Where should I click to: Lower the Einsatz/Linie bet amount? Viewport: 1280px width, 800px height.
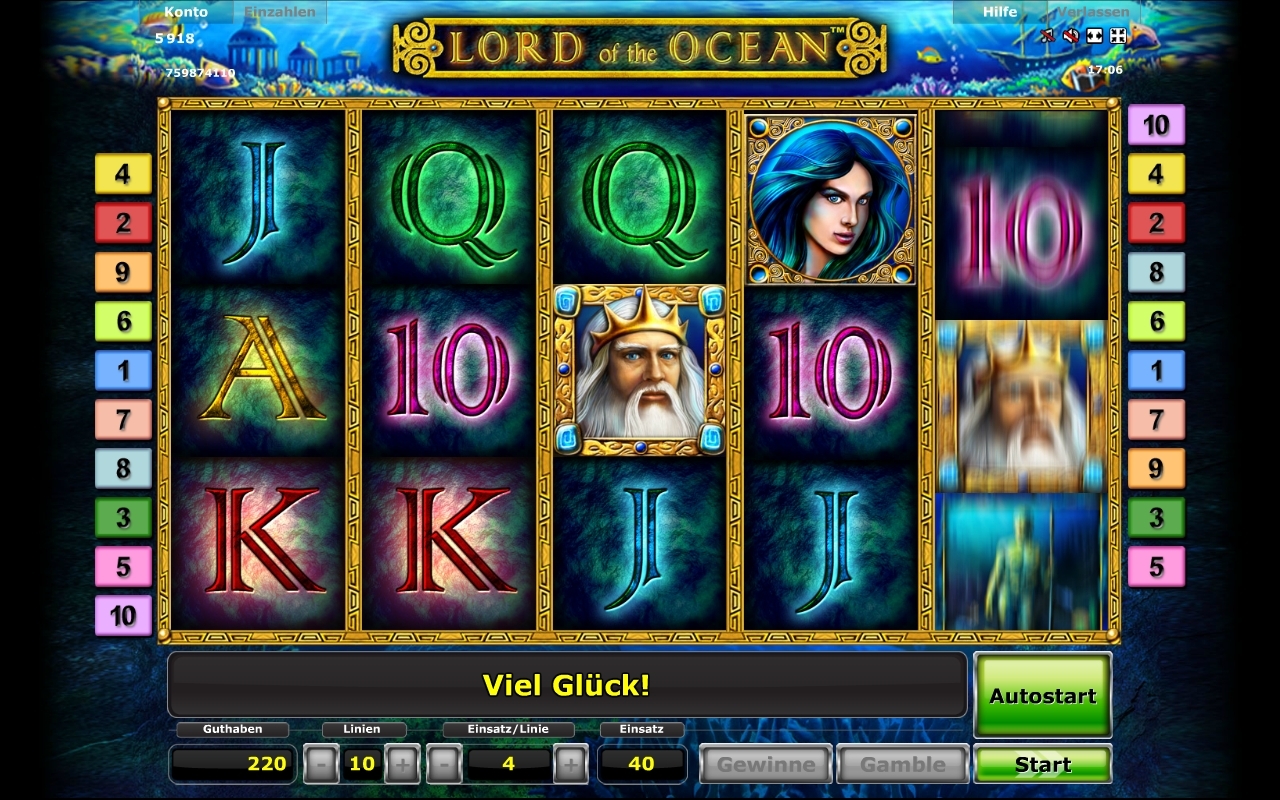444,765
